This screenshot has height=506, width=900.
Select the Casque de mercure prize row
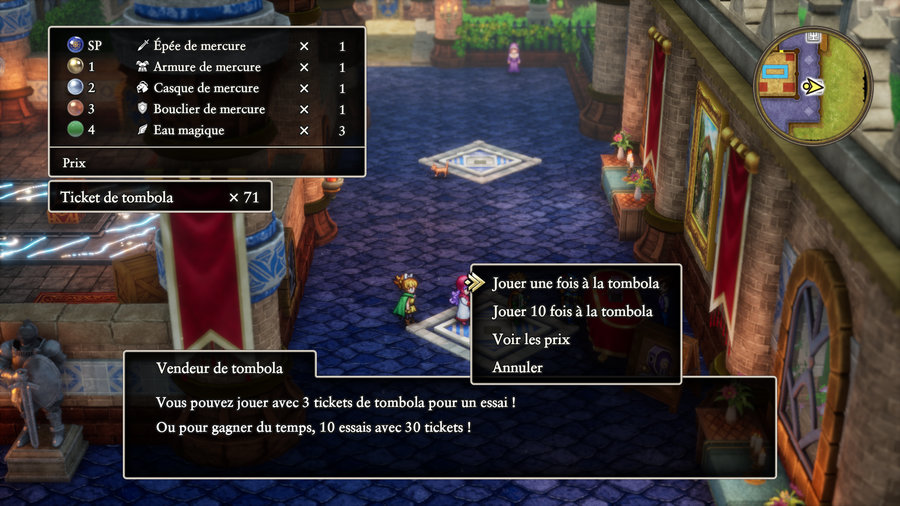[x=205, y=88]
